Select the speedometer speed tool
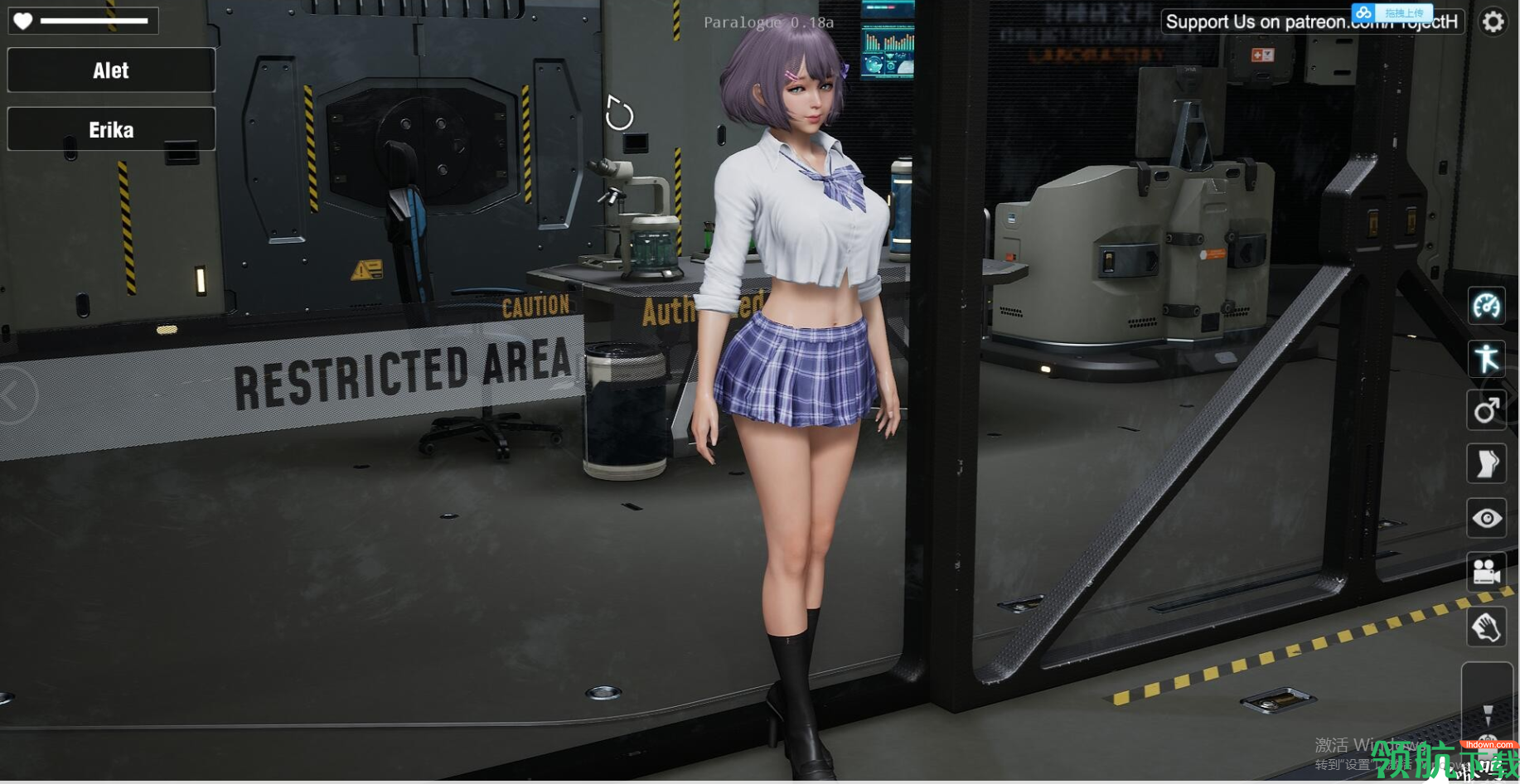This screenshot has width=1520, height=784. 1488,305
